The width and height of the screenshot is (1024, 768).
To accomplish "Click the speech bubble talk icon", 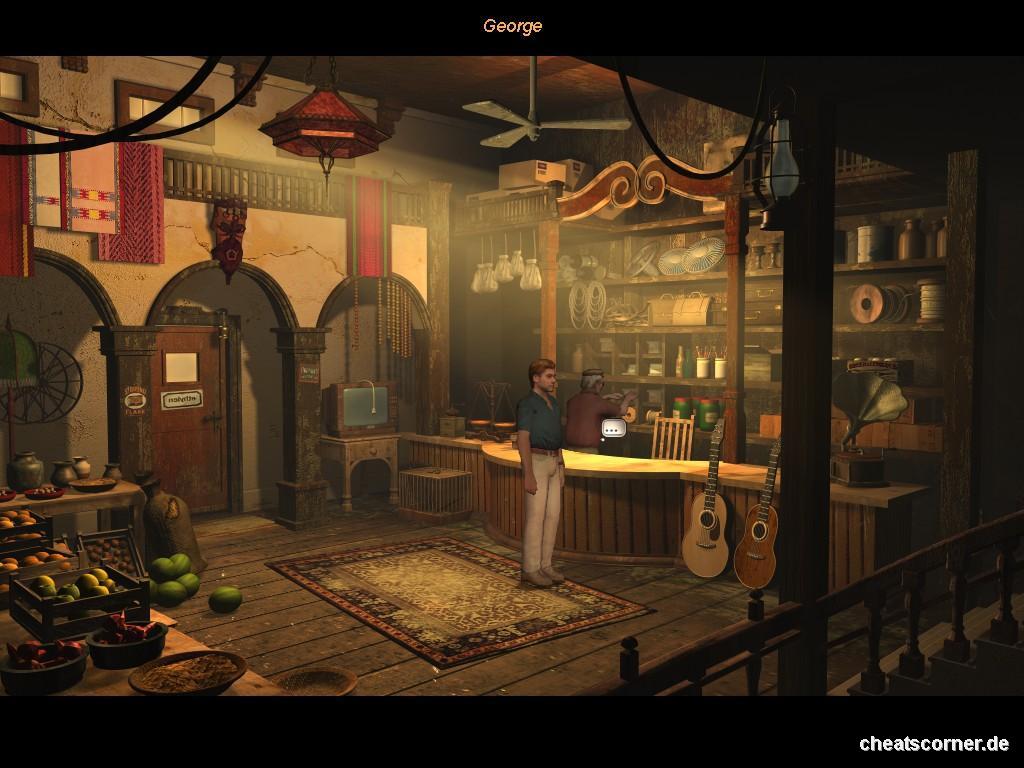I will [614, 429].
